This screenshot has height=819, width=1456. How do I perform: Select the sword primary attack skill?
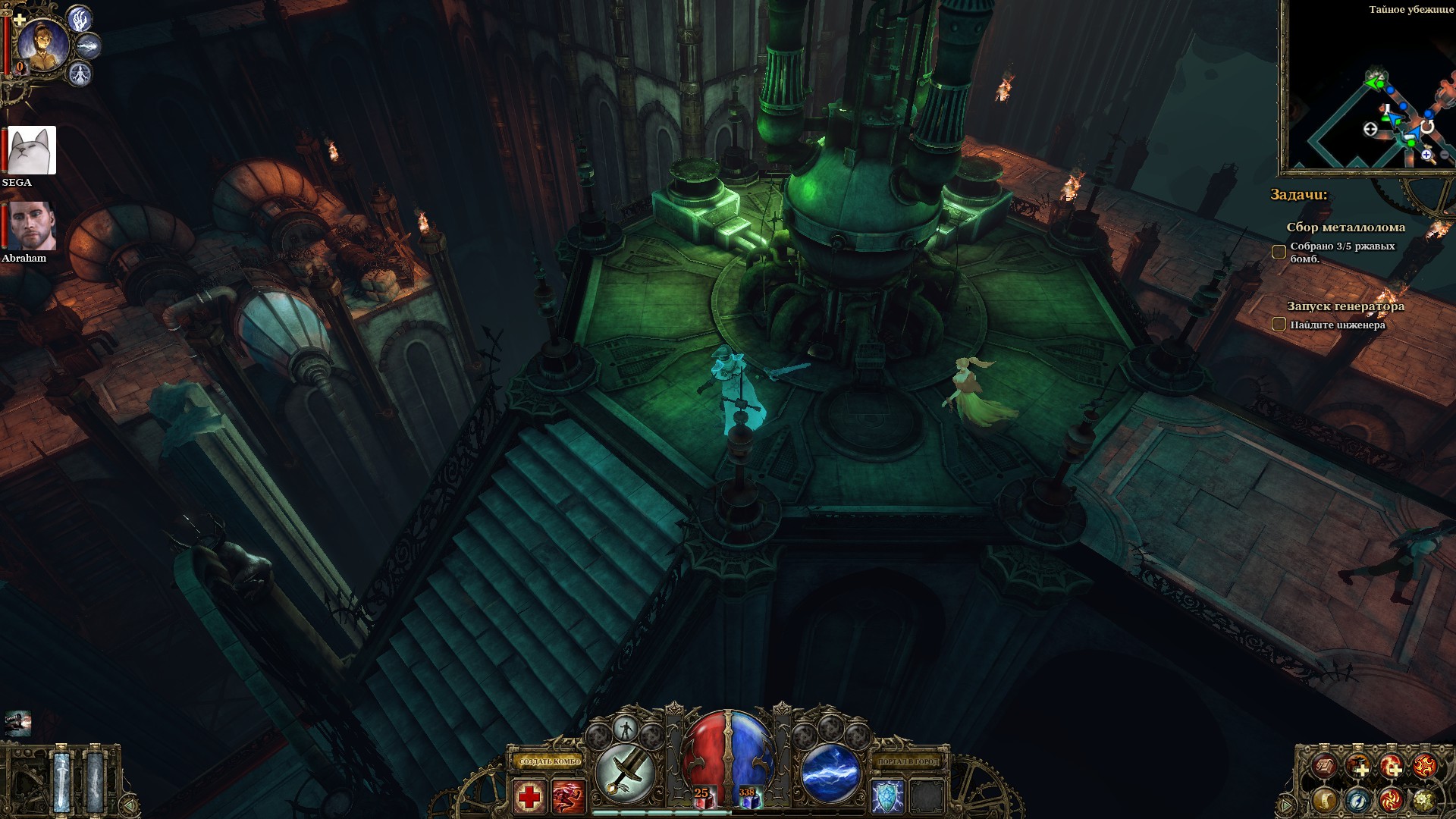pos(625,773)
